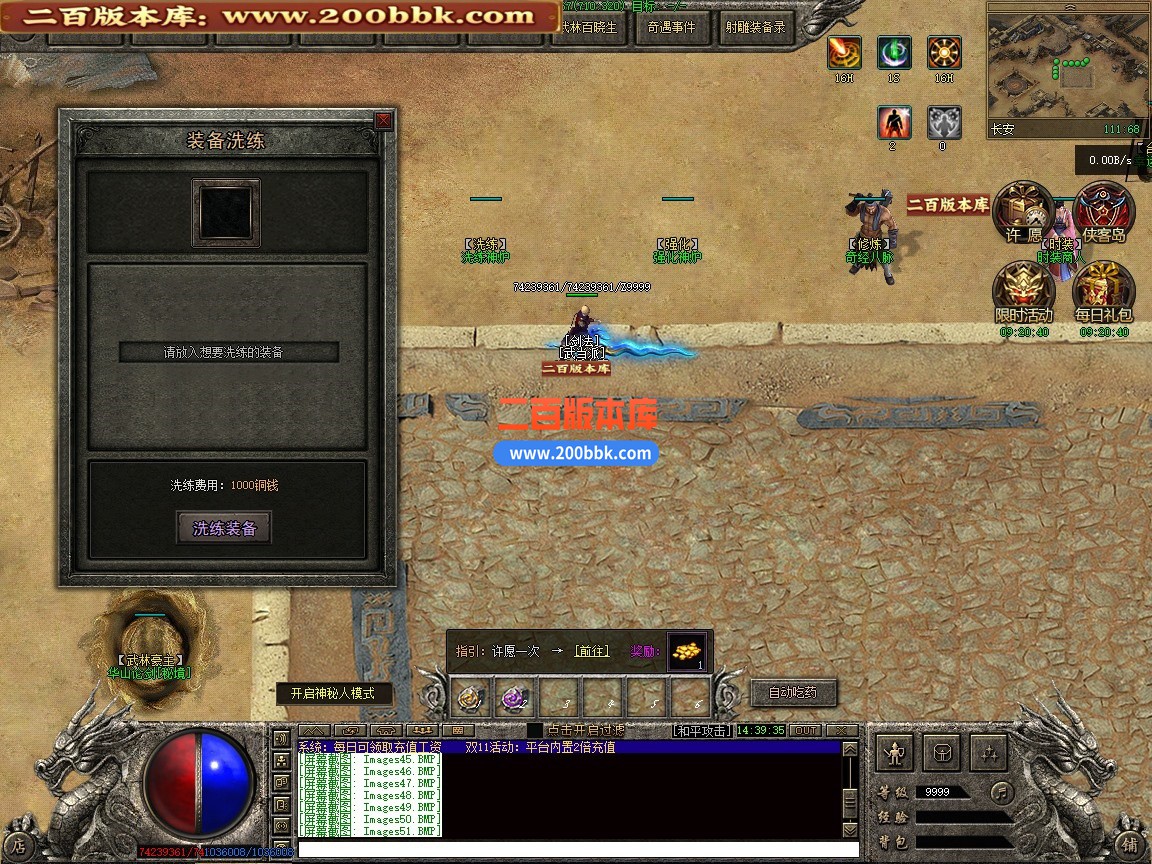Enable 开启神秘人模式 mystery mode

[x=333, y=693]
